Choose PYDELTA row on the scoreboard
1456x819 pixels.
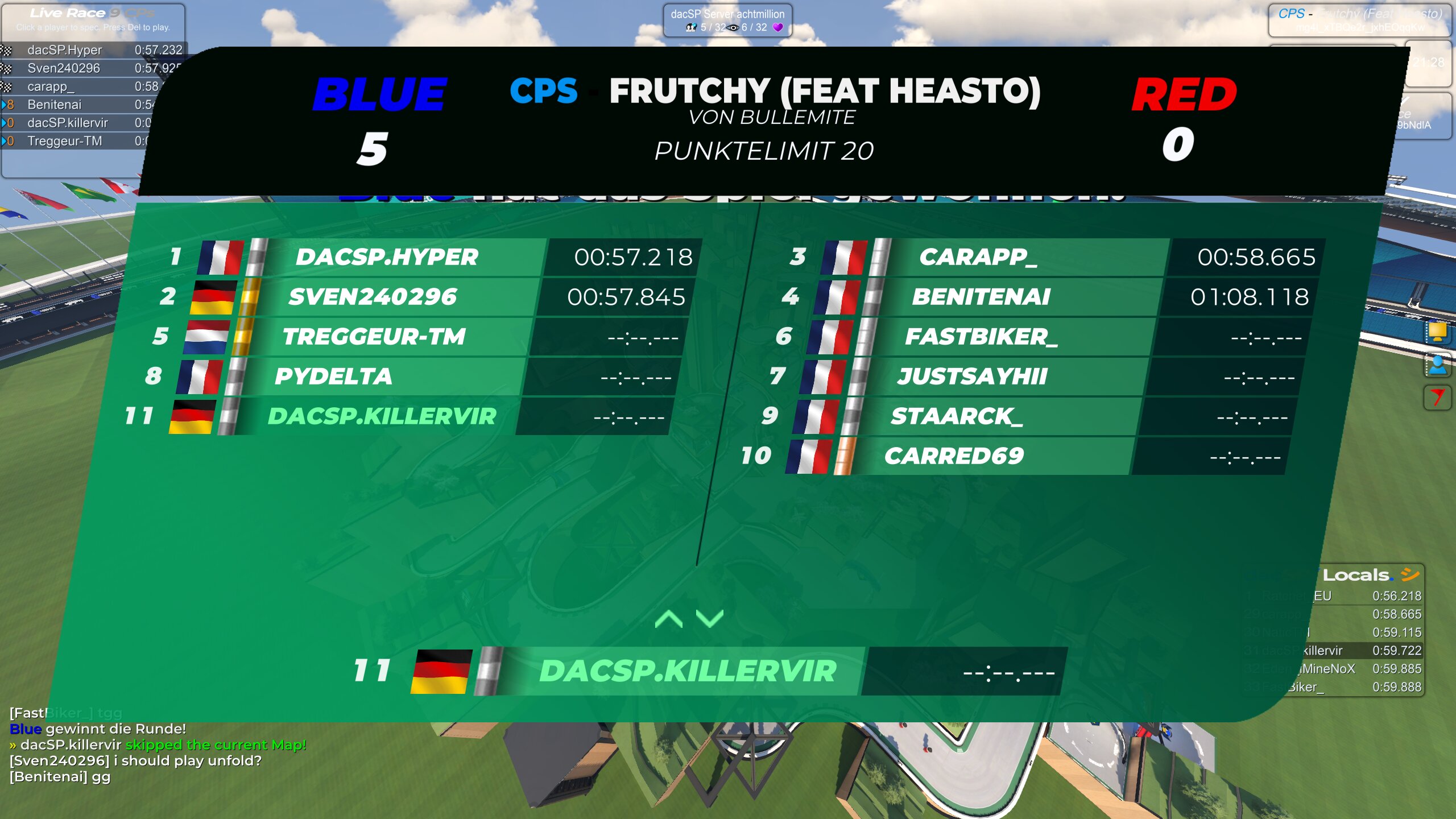click(x=333, y=377)
